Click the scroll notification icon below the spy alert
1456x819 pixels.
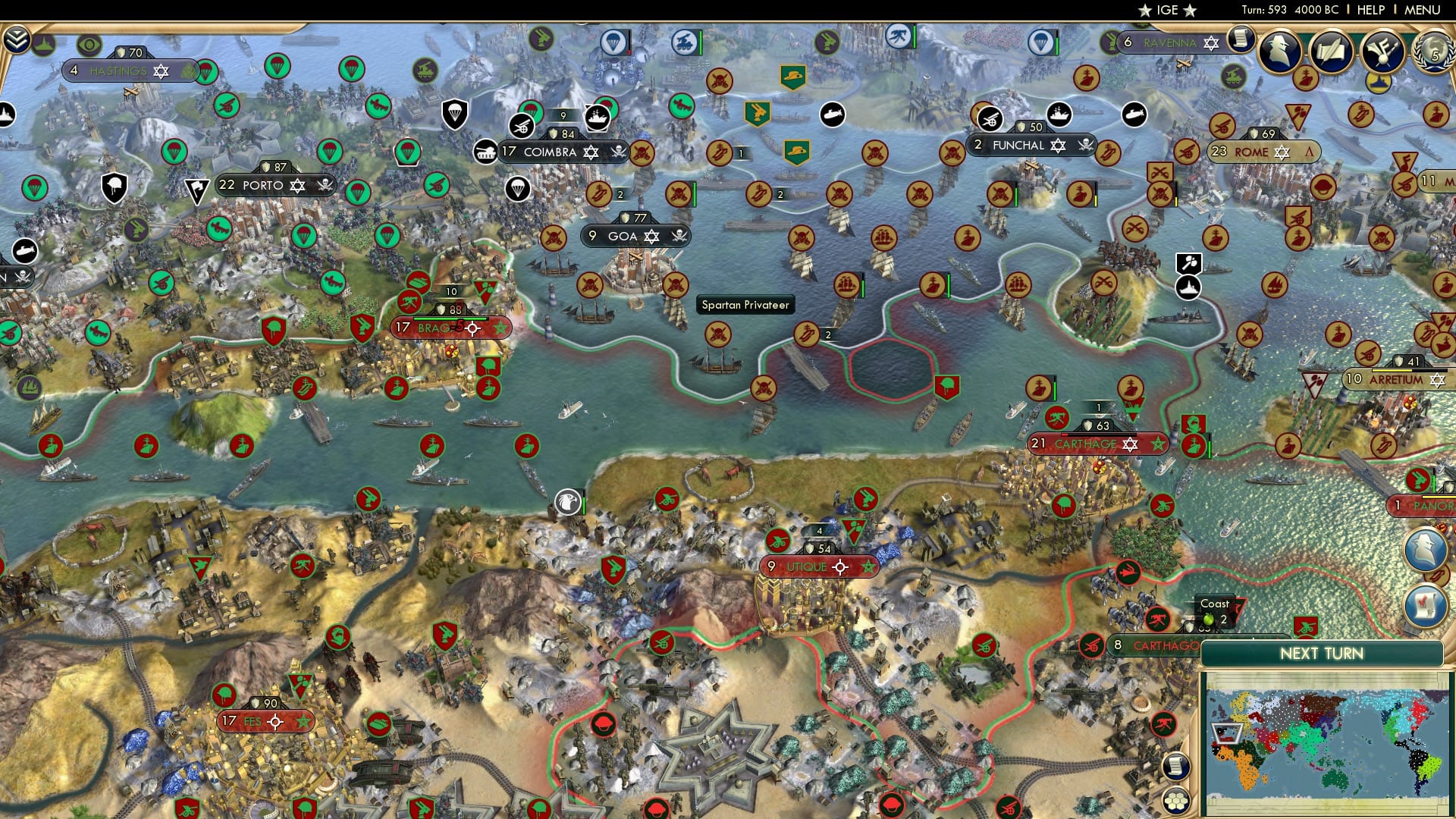point(1426,604)
